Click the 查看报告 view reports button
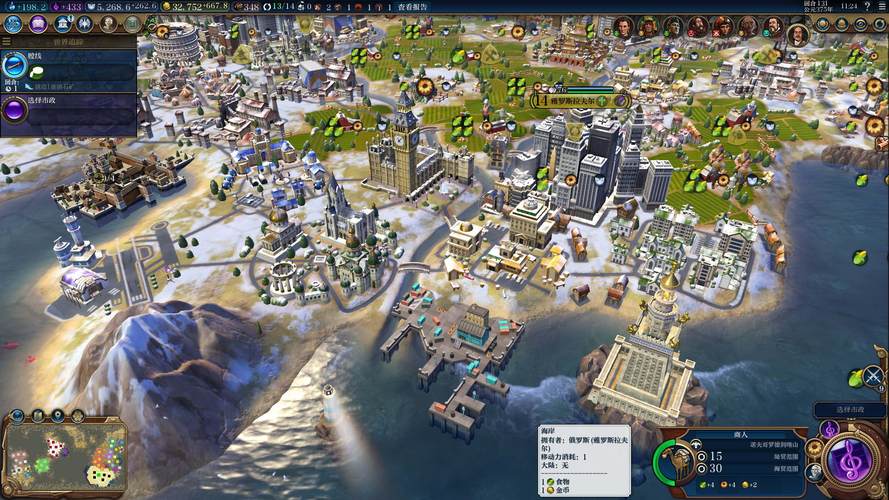Image resolution: width=889 pixels, height=500 pixels. click(412, 7)
